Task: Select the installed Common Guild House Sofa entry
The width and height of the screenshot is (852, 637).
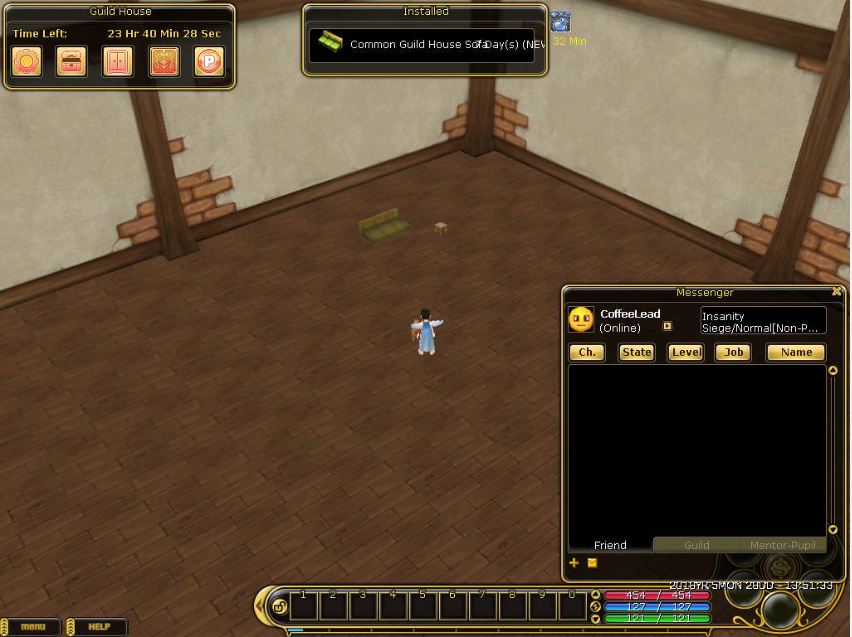Action: (x=421, y=45)
